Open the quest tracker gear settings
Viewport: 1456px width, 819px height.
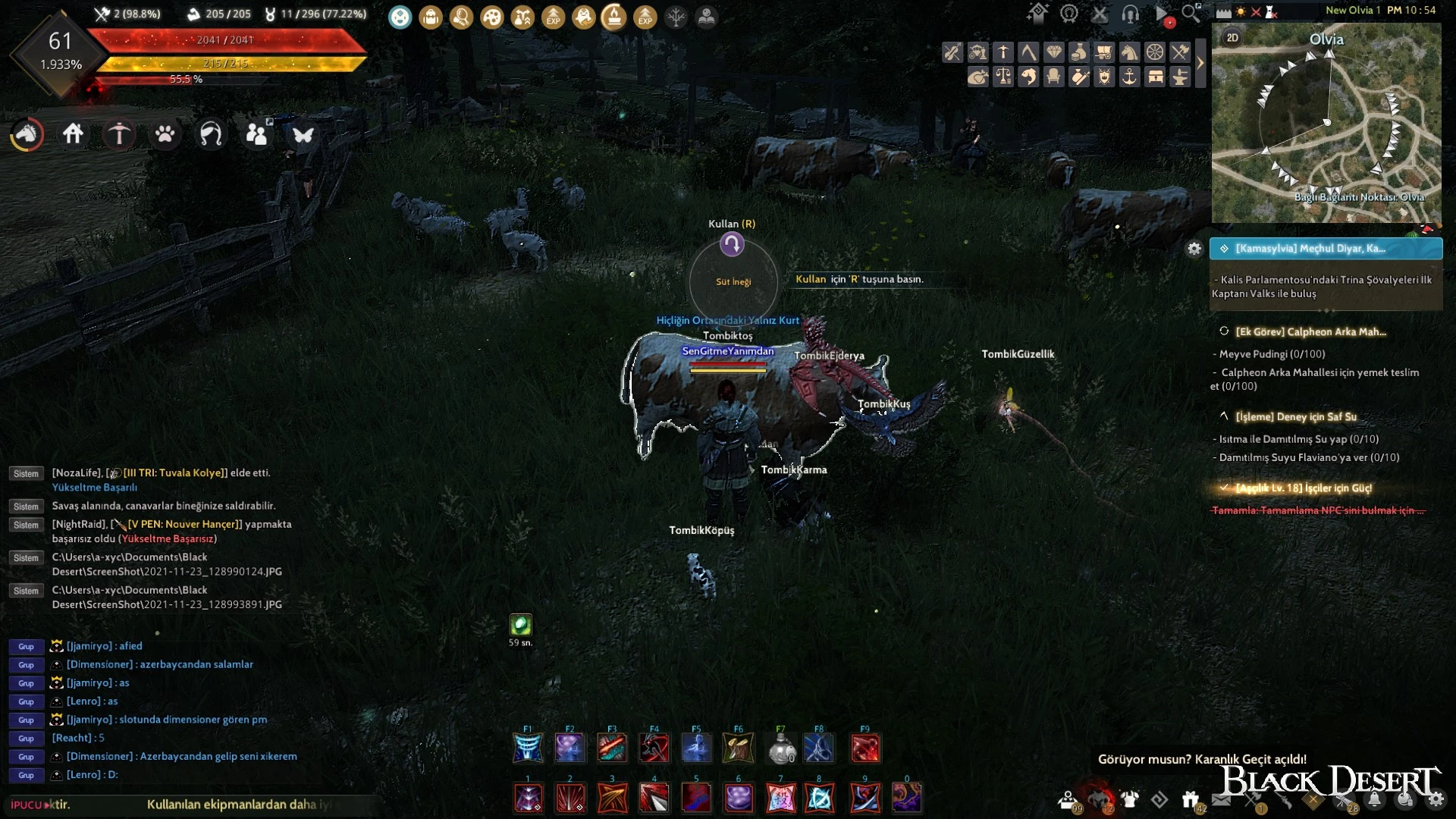coord(1194,249)
